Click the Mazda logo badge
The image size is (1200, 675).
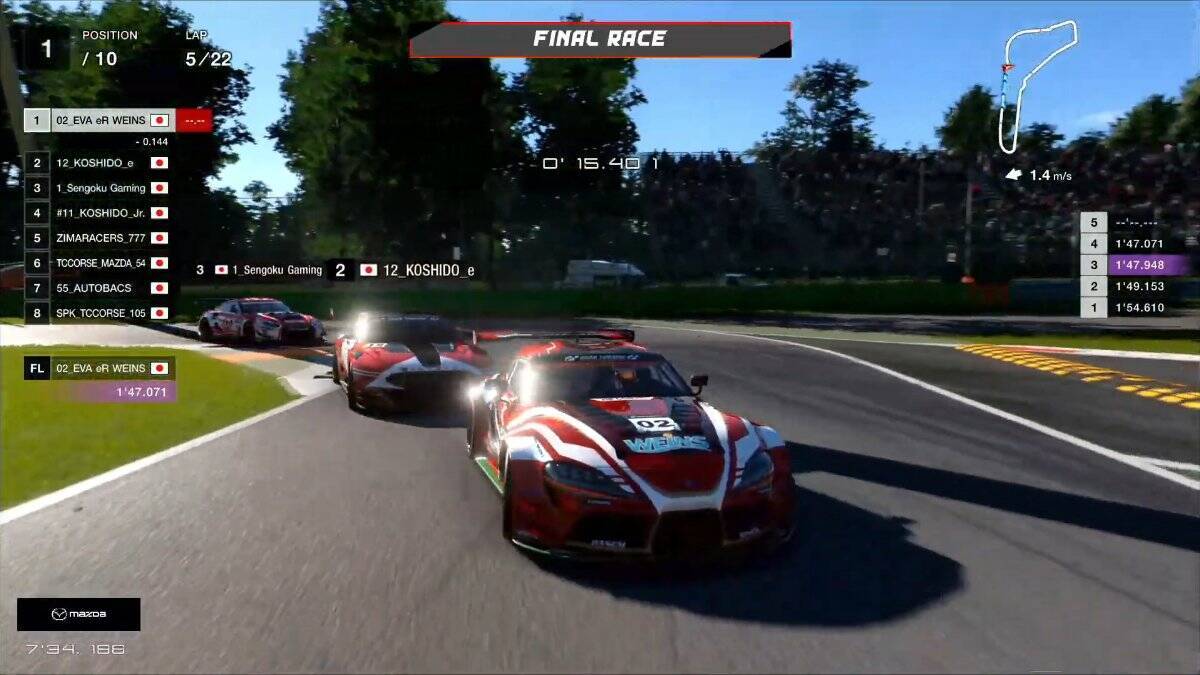click(x=79, y=614)
